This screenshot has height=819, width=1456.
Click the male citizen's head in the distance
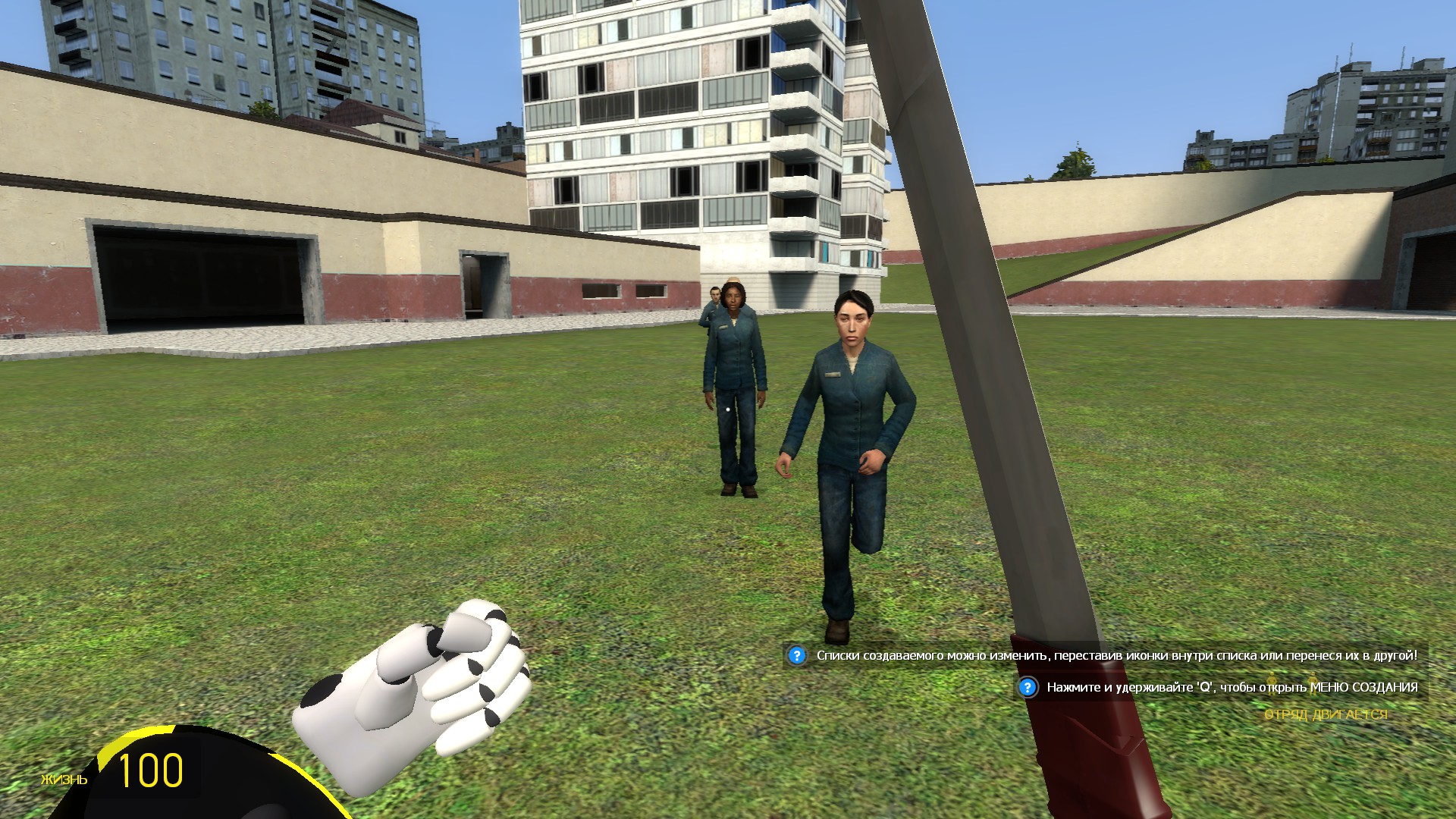pyautogui.click(x=714, y=292)
